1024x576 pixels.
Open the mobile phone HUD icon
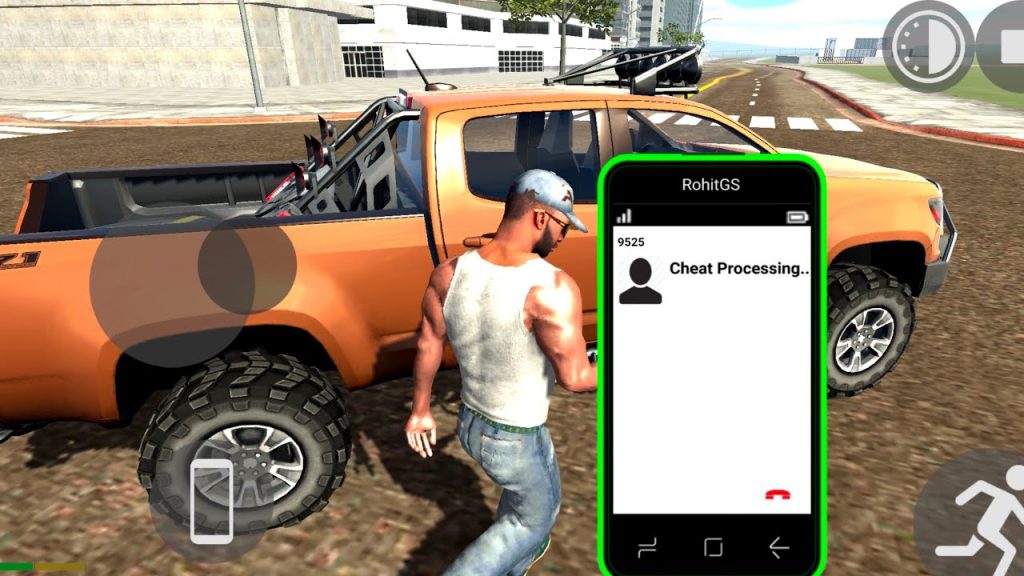click(211, 501)
